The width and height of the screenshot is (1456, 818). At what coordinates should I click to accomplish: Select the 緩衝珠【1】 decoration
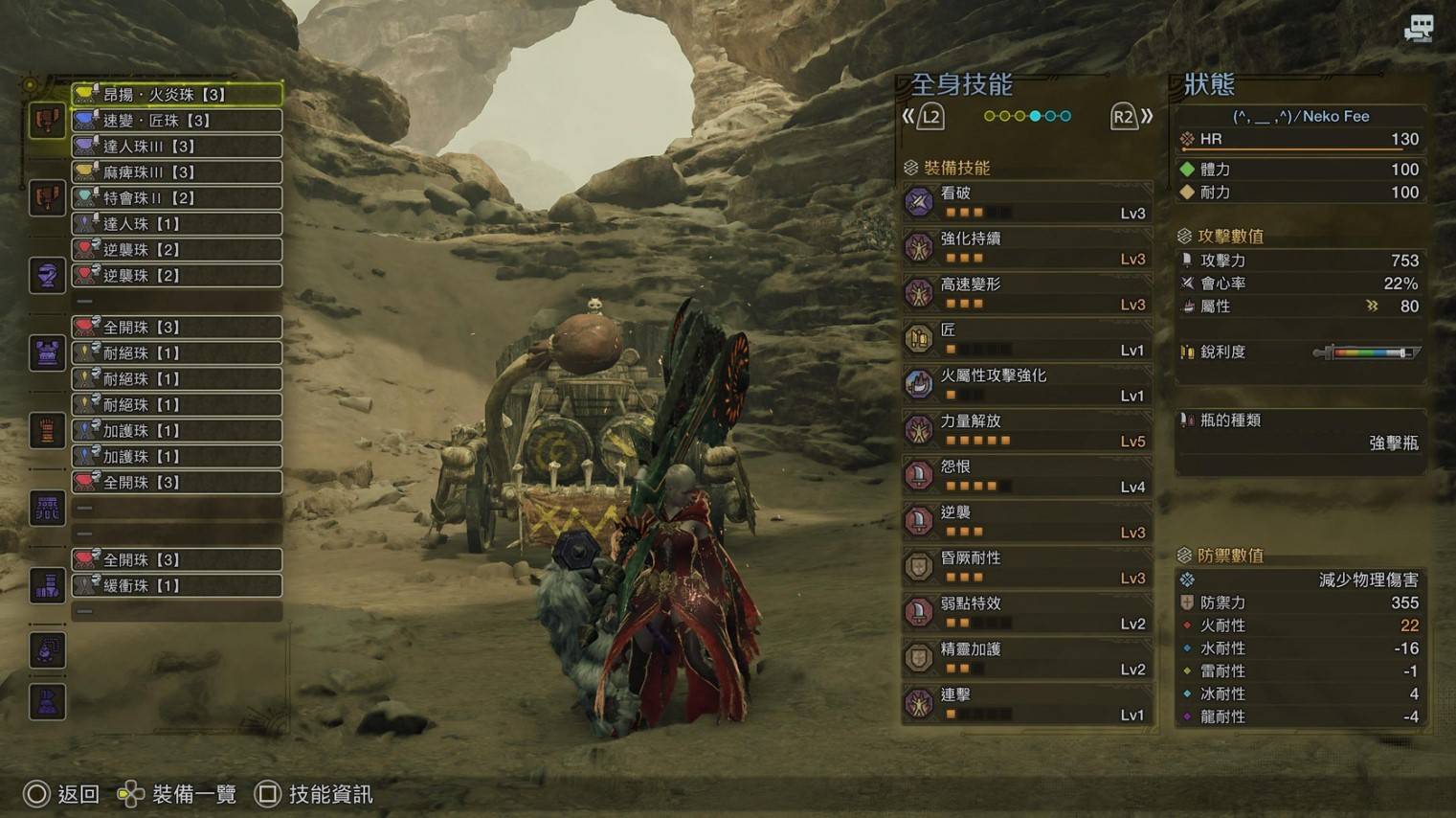pyautogui.click(x=177, y=585)
